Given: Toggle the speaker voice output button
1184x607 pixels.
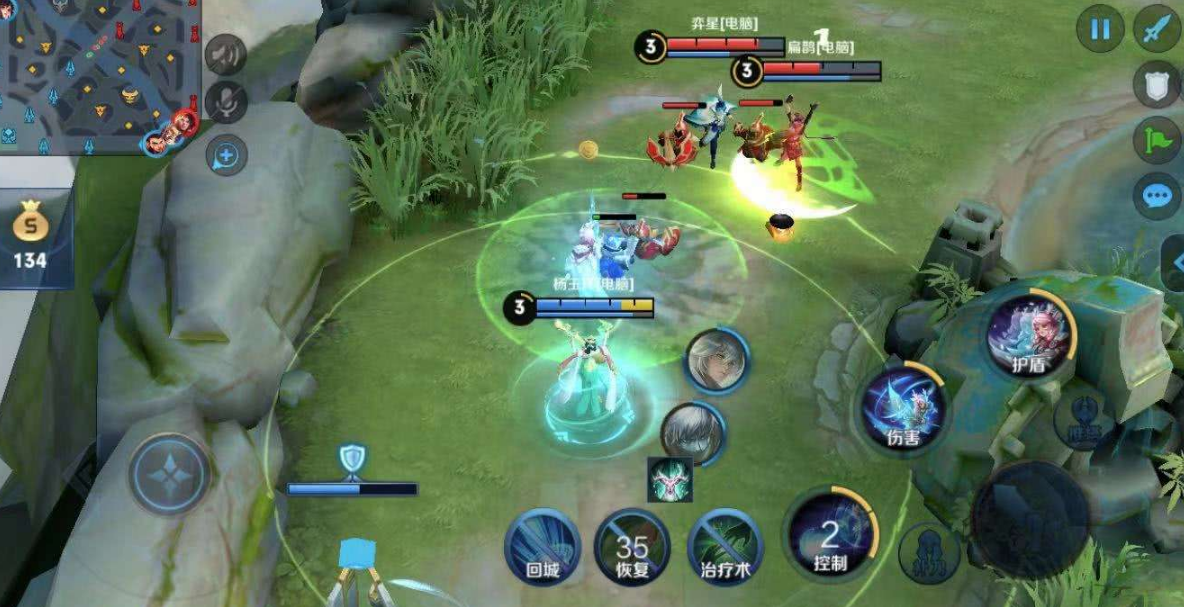Looking at the screenshot, I should (226, 54).
